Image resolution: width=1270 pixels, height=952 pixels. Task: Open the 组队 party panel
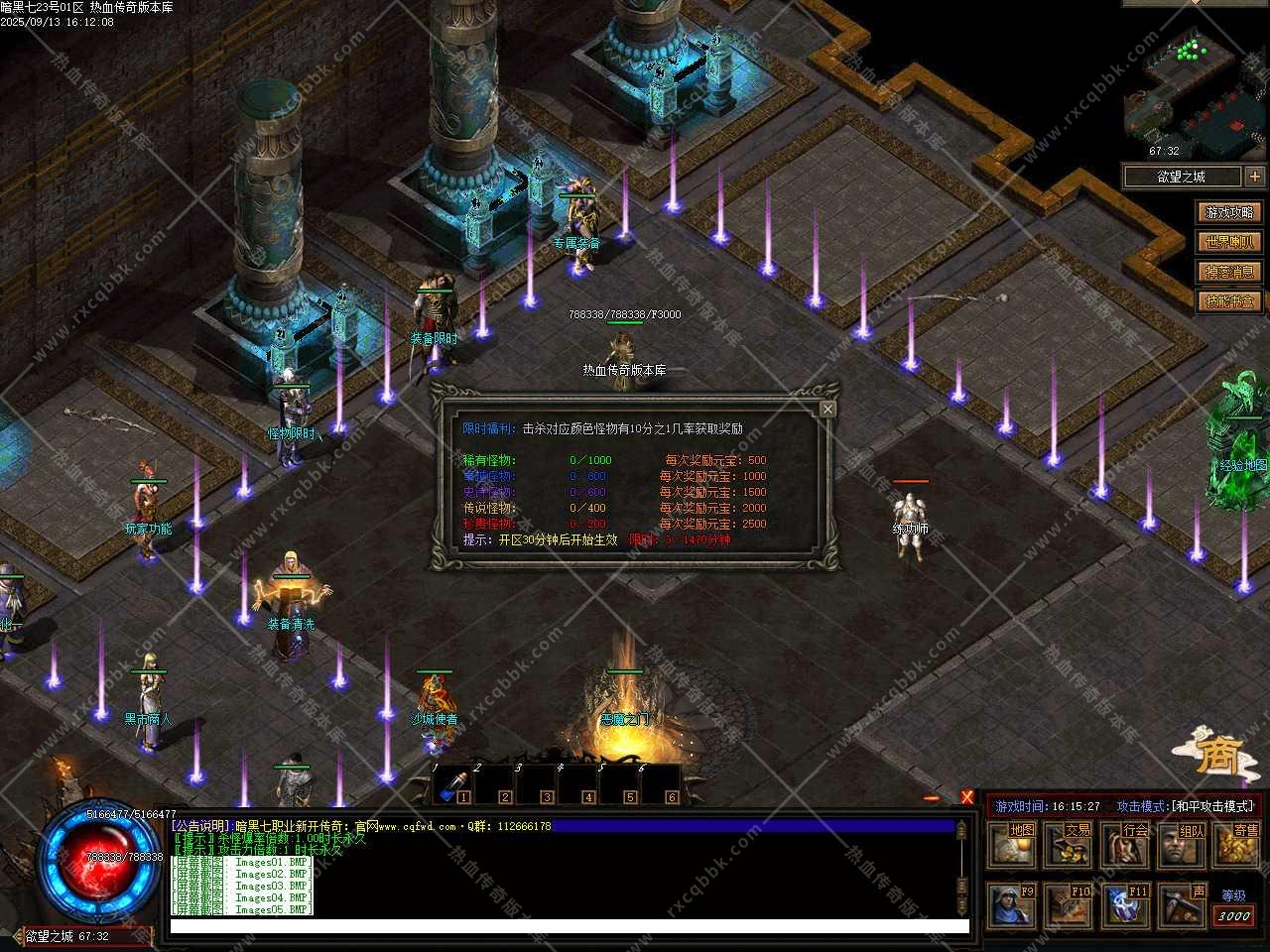click(1182, 845)
